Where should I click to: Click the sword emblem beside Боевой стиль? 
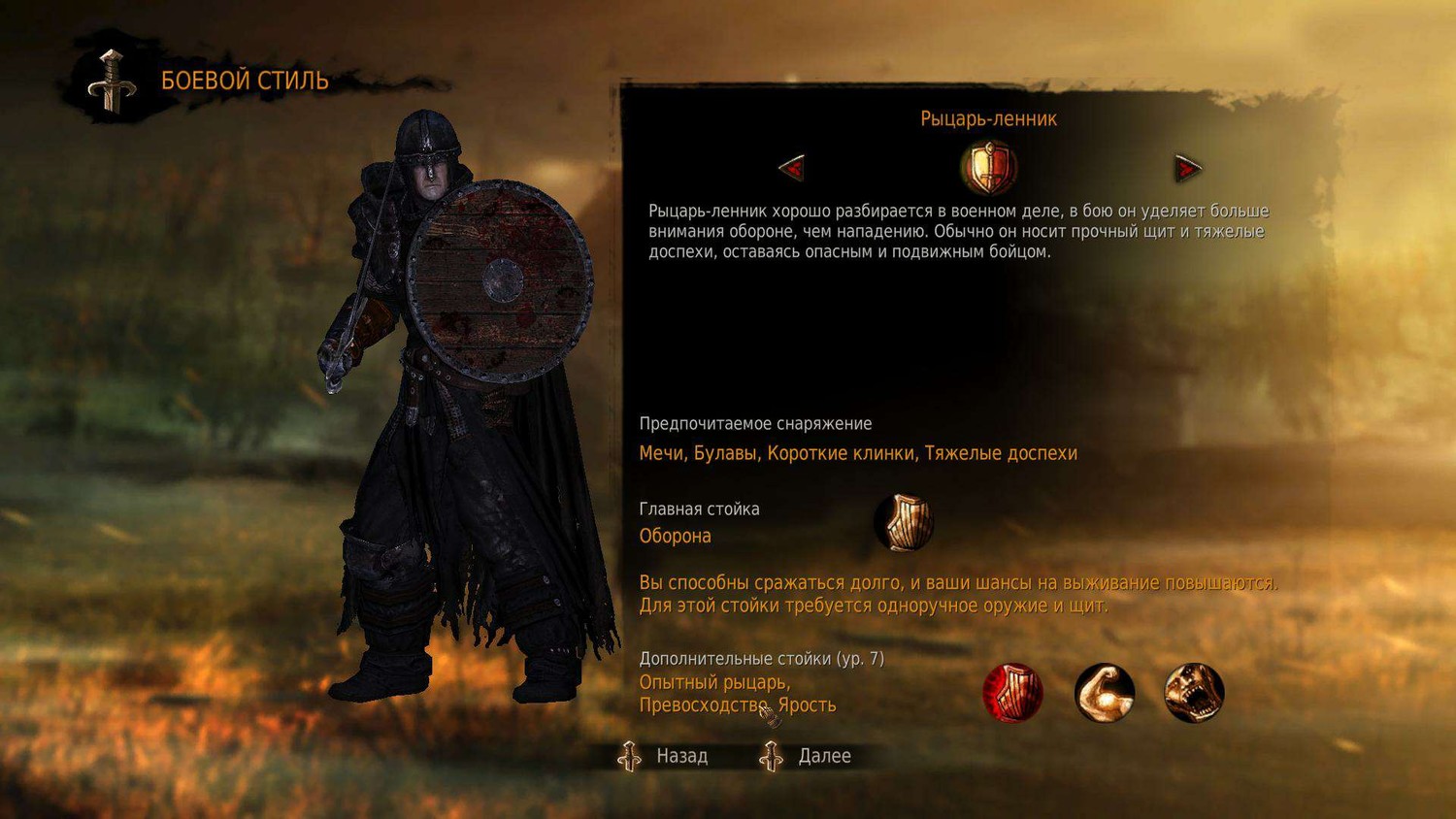(x=110, y=80)
